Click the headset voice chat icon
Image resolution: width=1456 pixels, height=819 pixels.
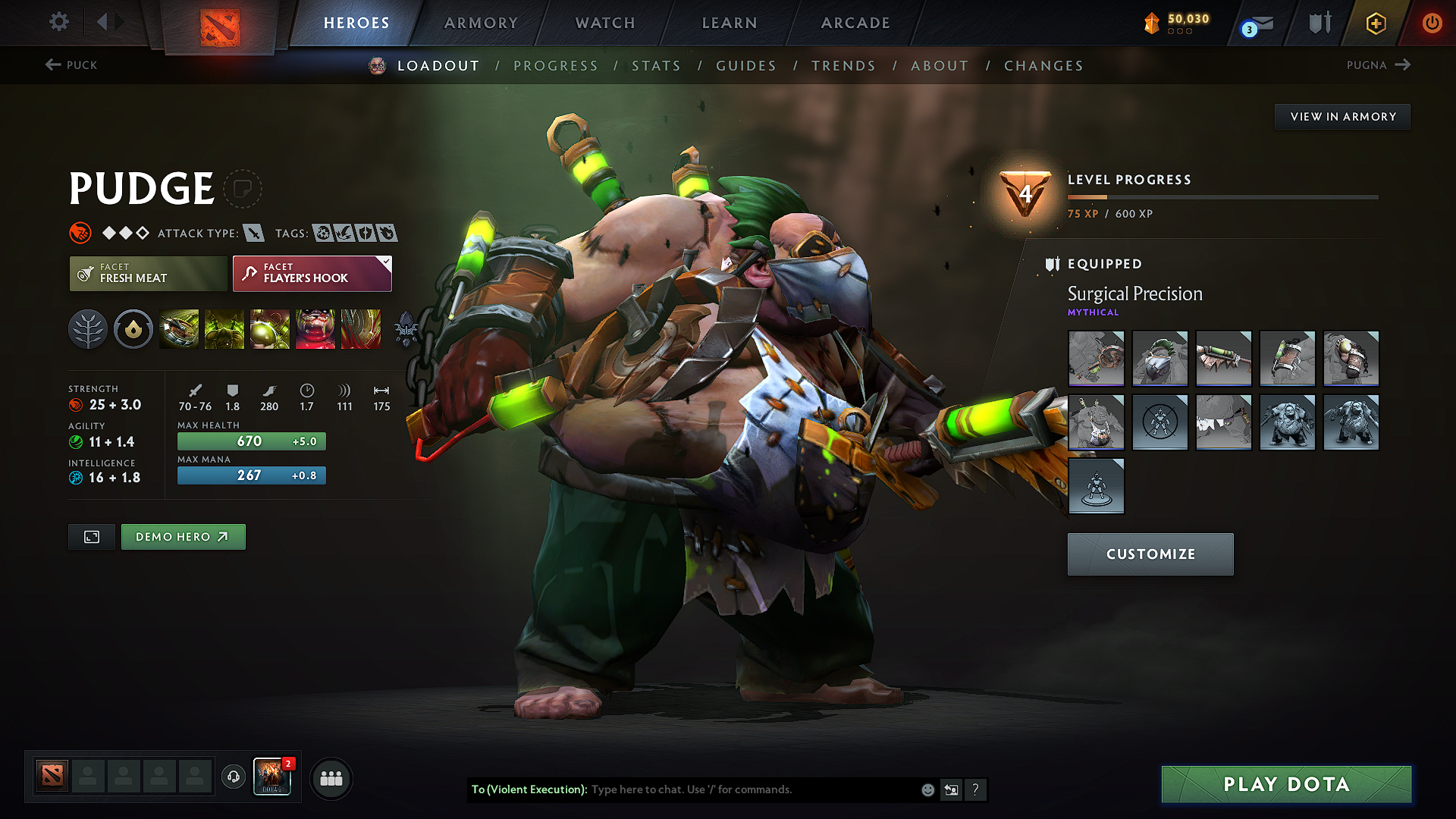point(234,778)
